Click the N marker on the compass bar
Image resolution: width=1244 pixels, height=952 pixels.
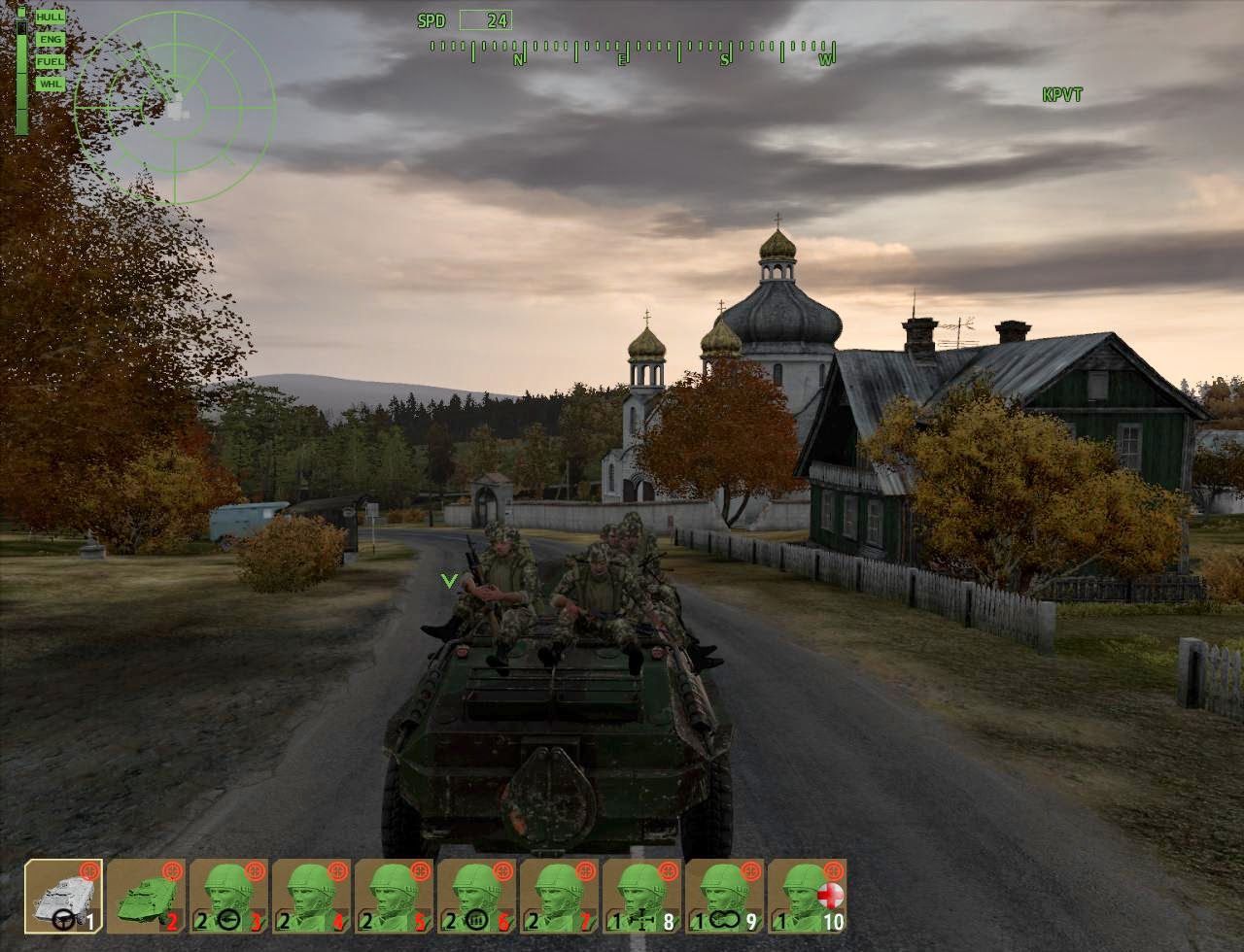[518, 58]
